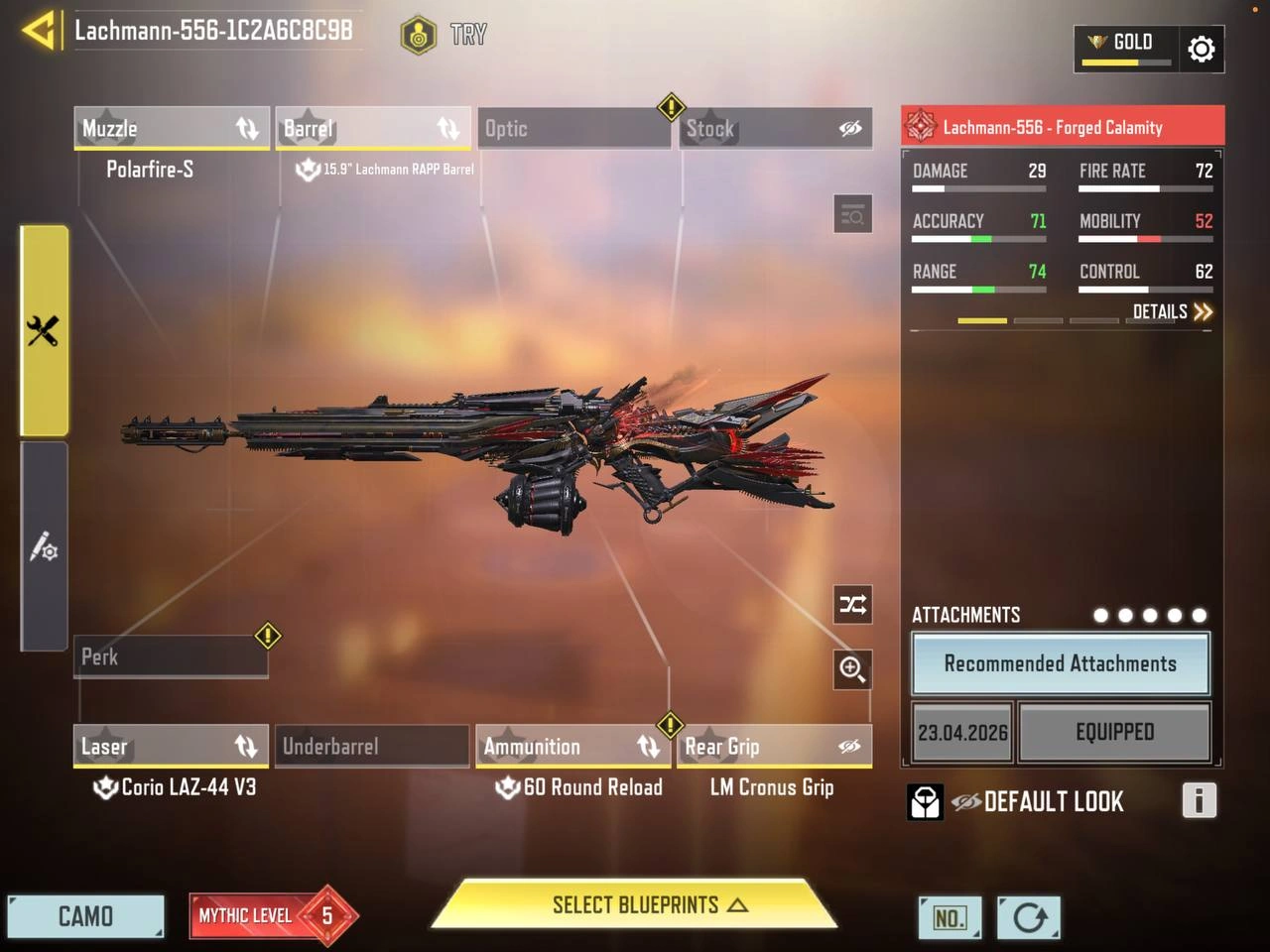Cycle Muzzle attachment using its swap arrows
This screenshot has width=1270, height=952.
click(247, 128)
